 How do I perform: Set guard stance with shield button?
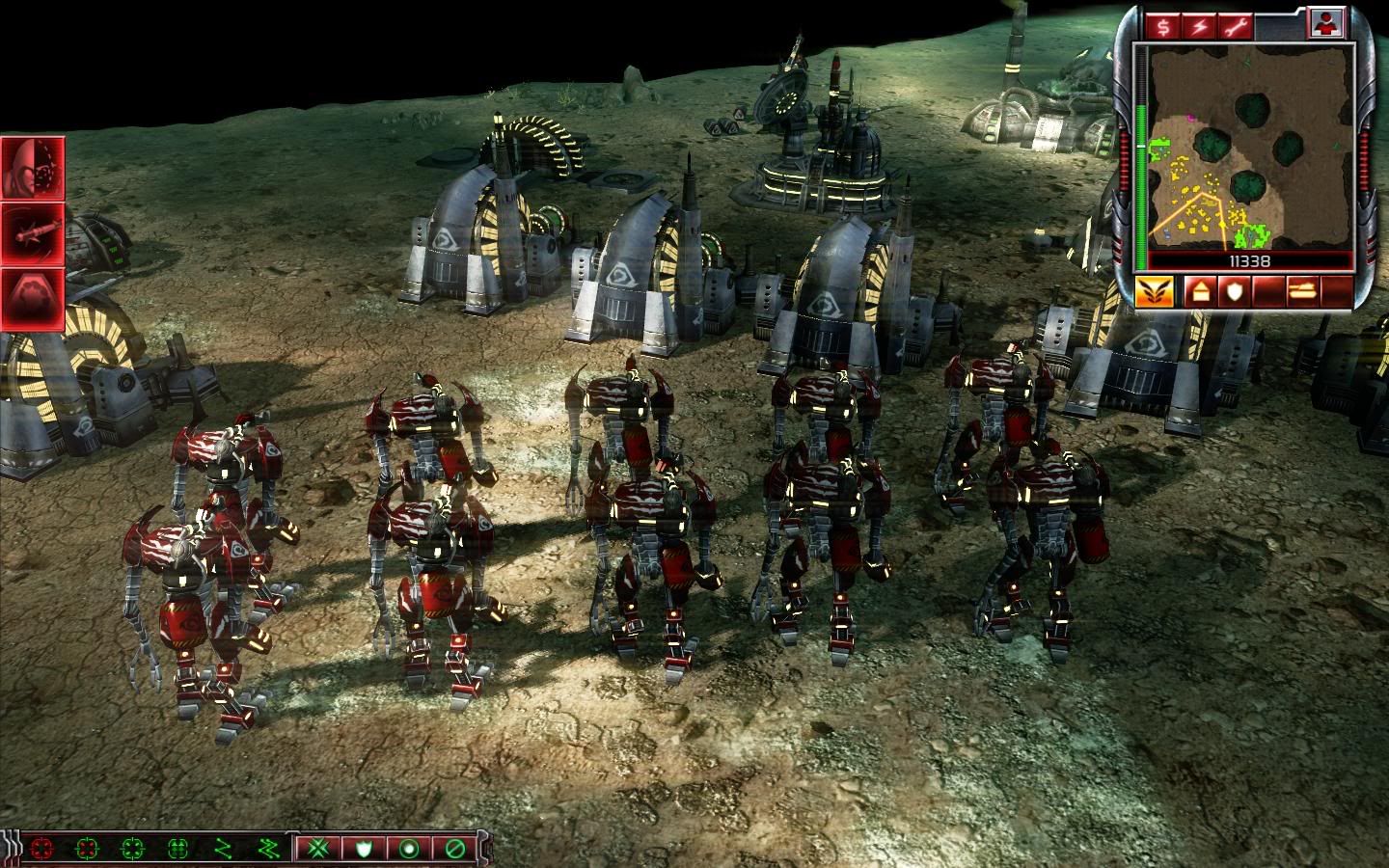(364, 850)
